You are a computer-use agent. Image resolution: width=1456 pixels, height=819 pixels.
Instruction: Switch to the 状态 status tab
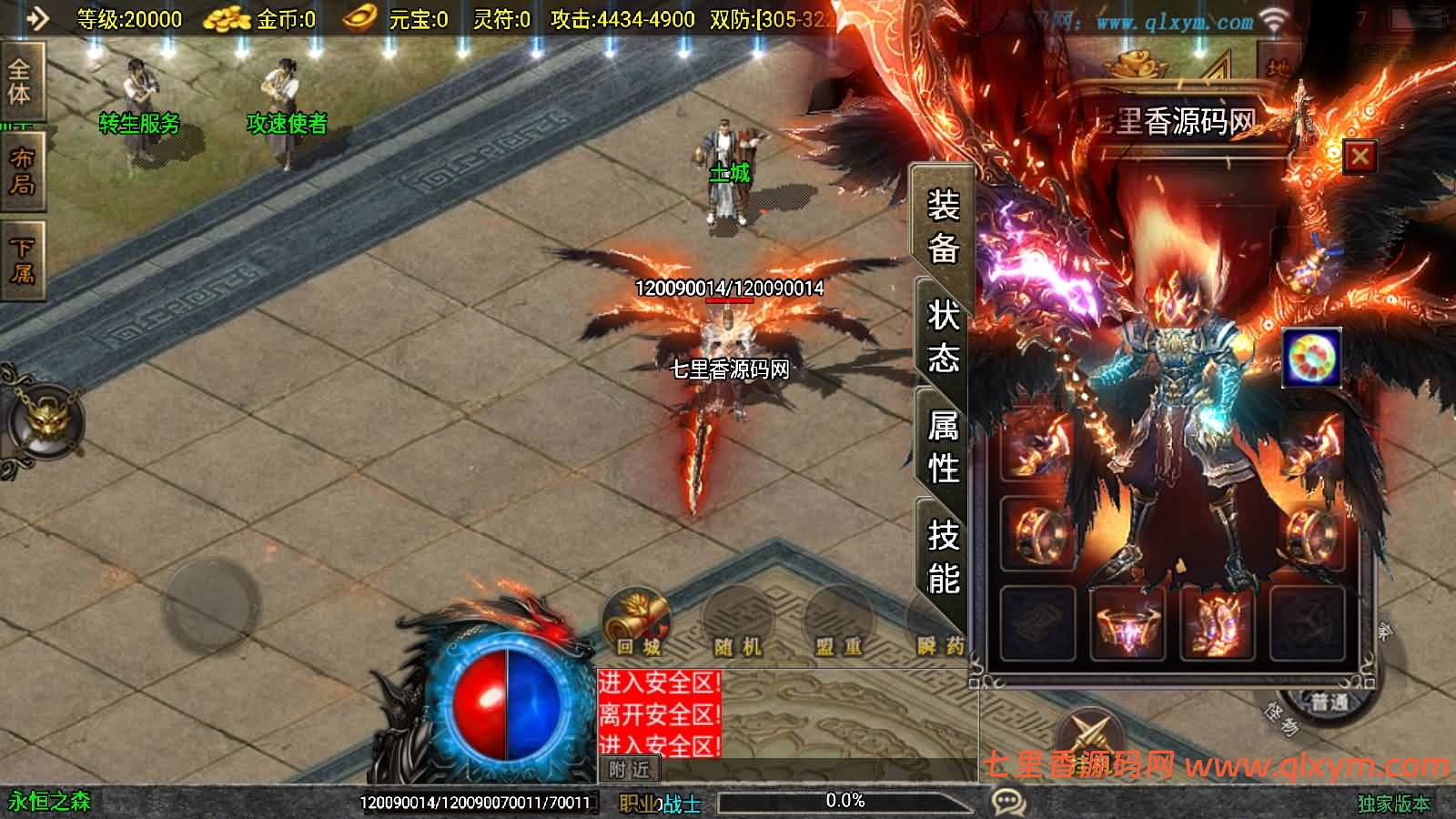pos(943,337)
